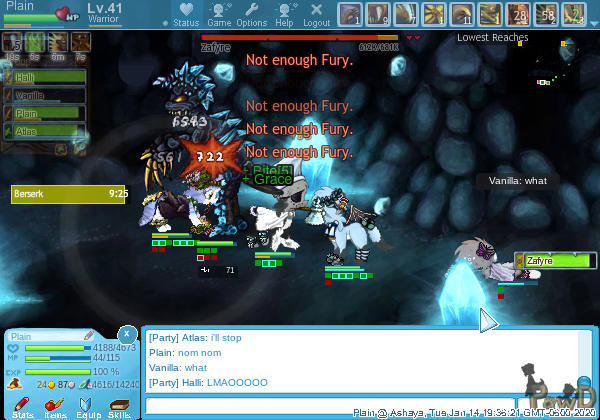
Task: Open the Status menu
Action: click(x=186, y=14)
